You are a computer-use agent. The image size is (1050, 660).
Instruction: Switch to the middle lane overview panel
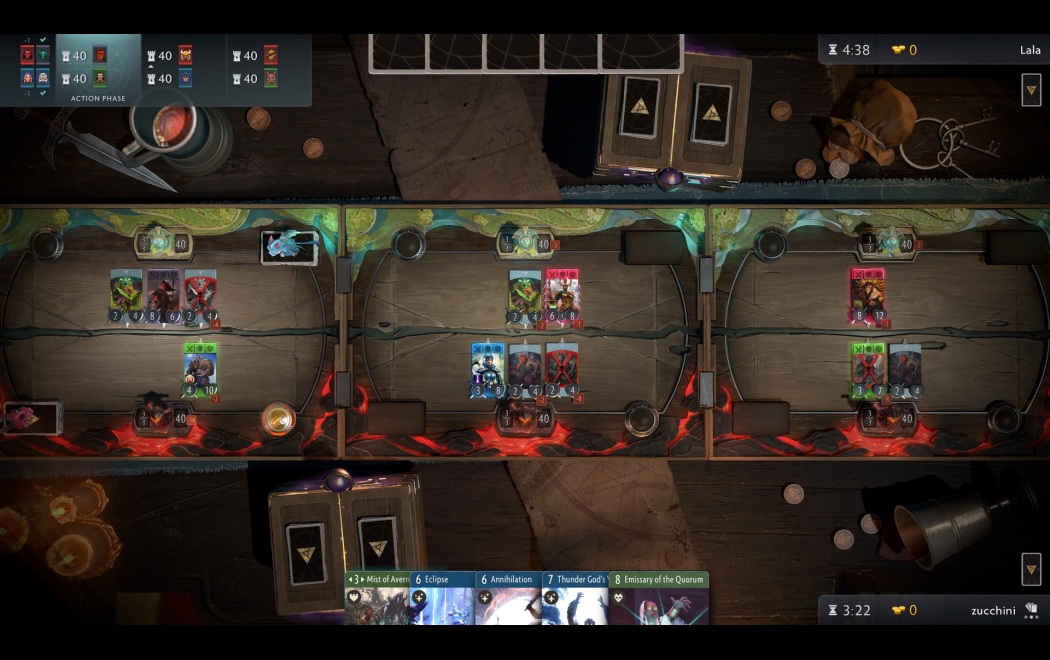pos(184,68)
